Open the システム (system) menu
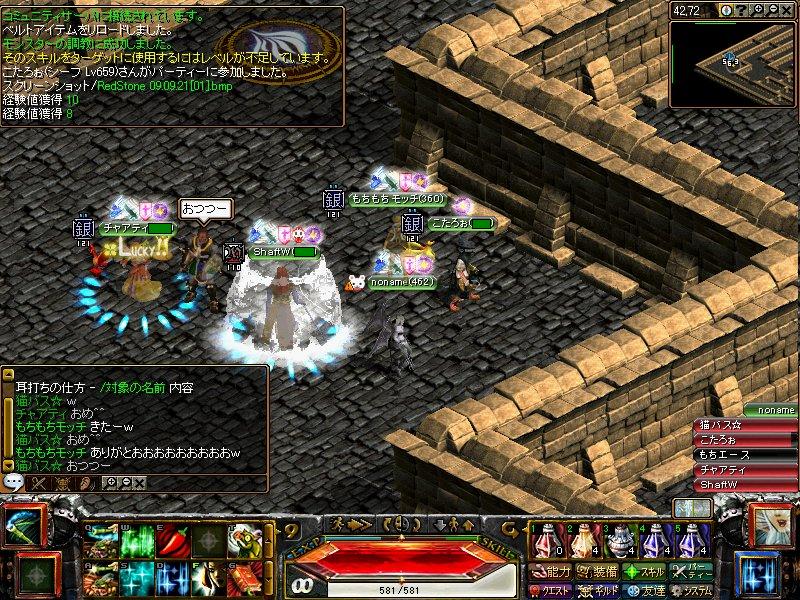800x600 pixels. 692,590
